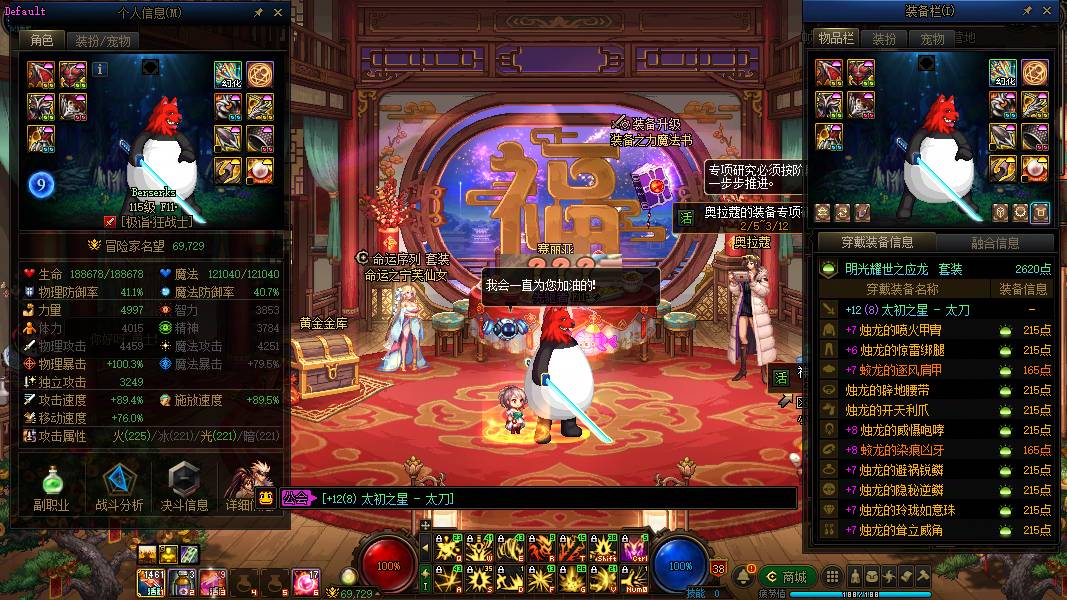Select the 太初之星 - 太刀 equipment row
The height and width of the screenshot is (600, 1067).
tap(934, 310)
